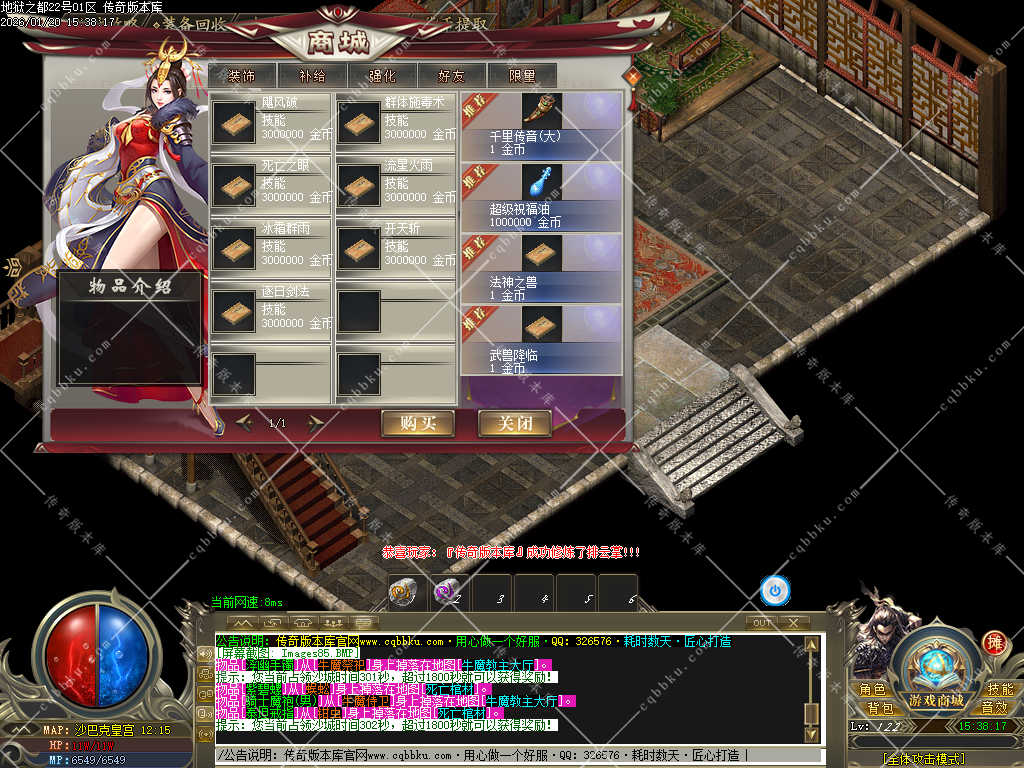The width and height of the screenshot is (1024, 768).
Task: Open the 背包 backpack
Action: (880, 708)
